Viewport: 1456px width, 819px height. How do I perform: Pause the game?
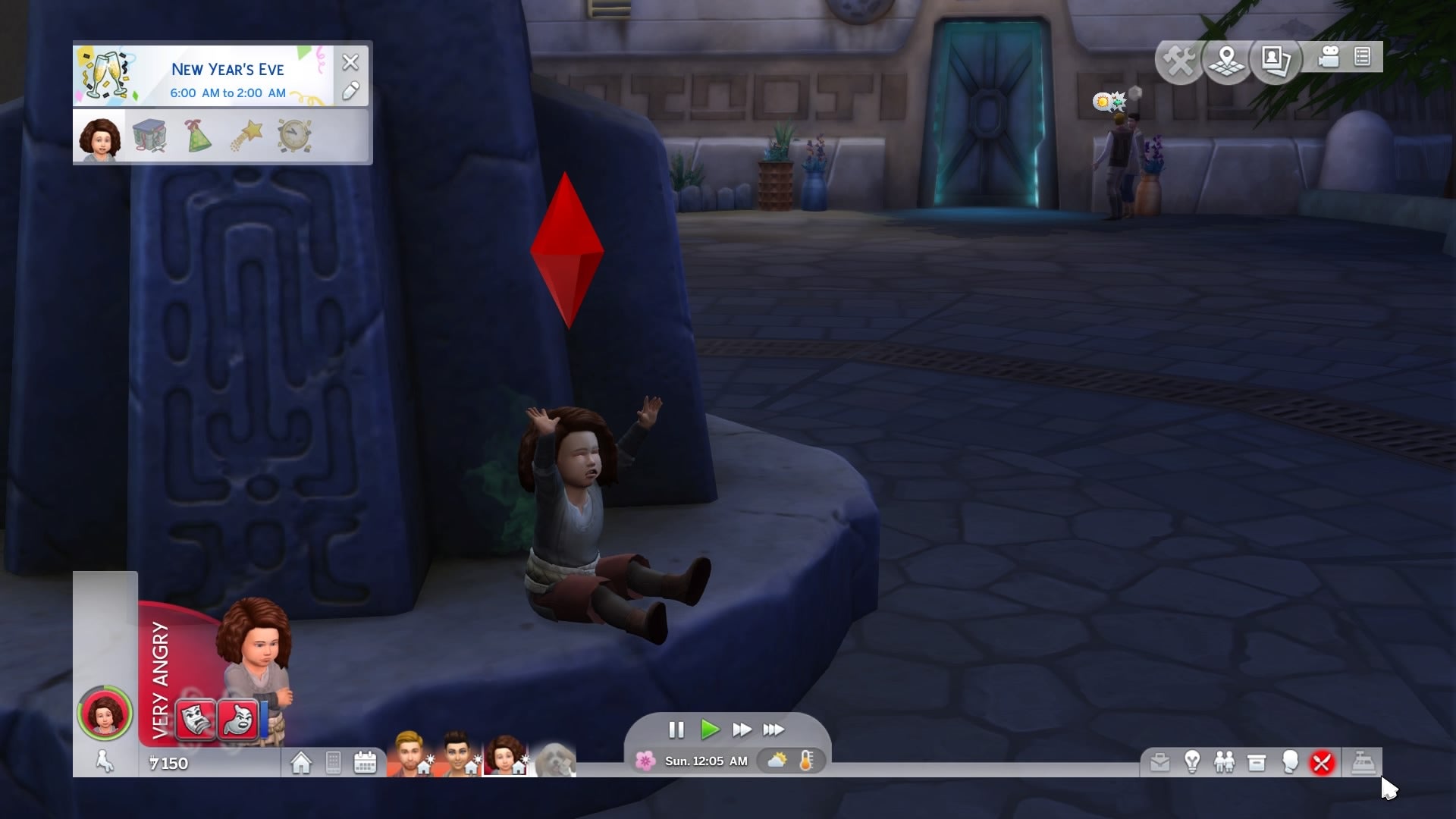676,730
